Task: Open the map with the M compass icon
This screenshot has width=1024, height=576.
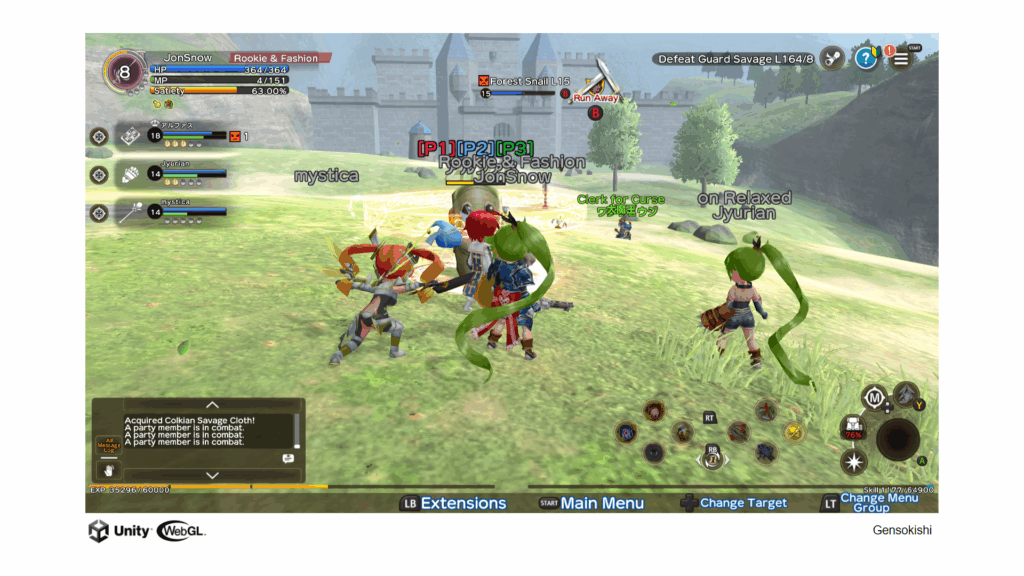Action: click(875, 399)
